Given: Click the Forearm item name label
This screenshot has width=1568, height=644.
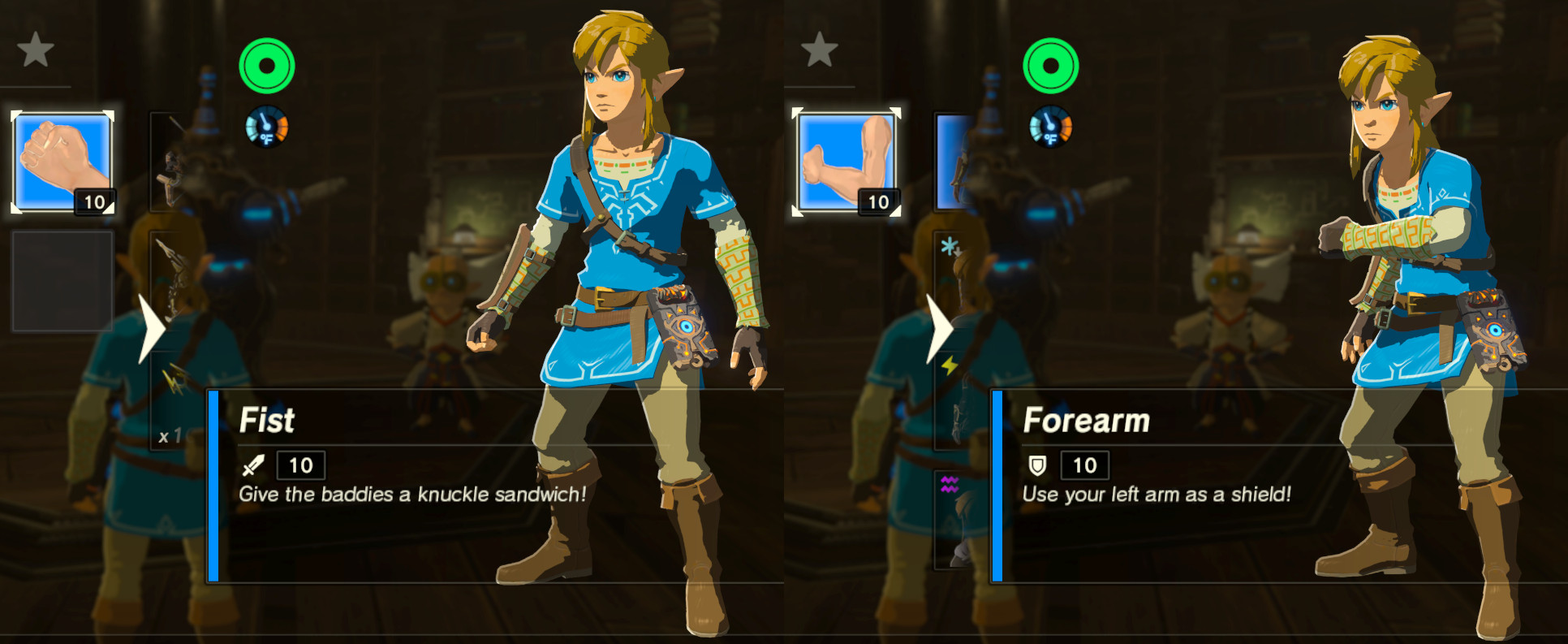Looking at the screenshot, I should pos(1088,421).
